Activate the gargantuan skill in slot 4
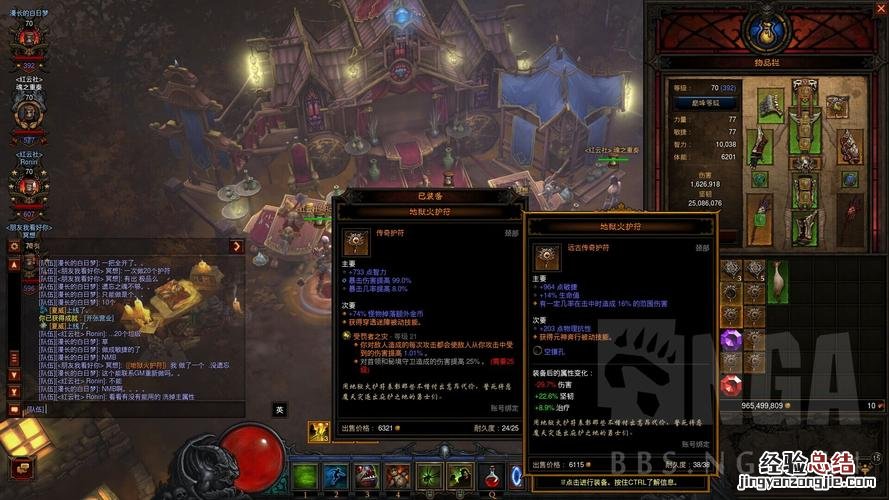This screenshot has height=500, width=889. click(398, 477)
